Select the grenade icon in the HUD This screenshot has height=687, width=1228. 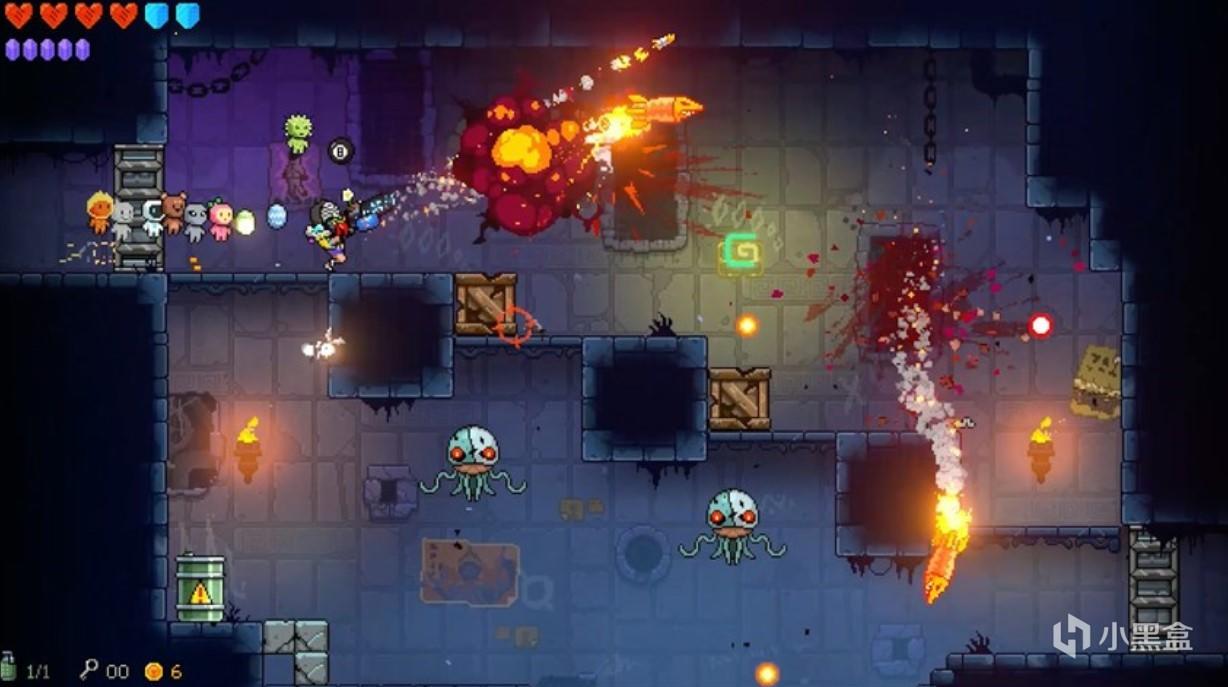click(10, 667)
